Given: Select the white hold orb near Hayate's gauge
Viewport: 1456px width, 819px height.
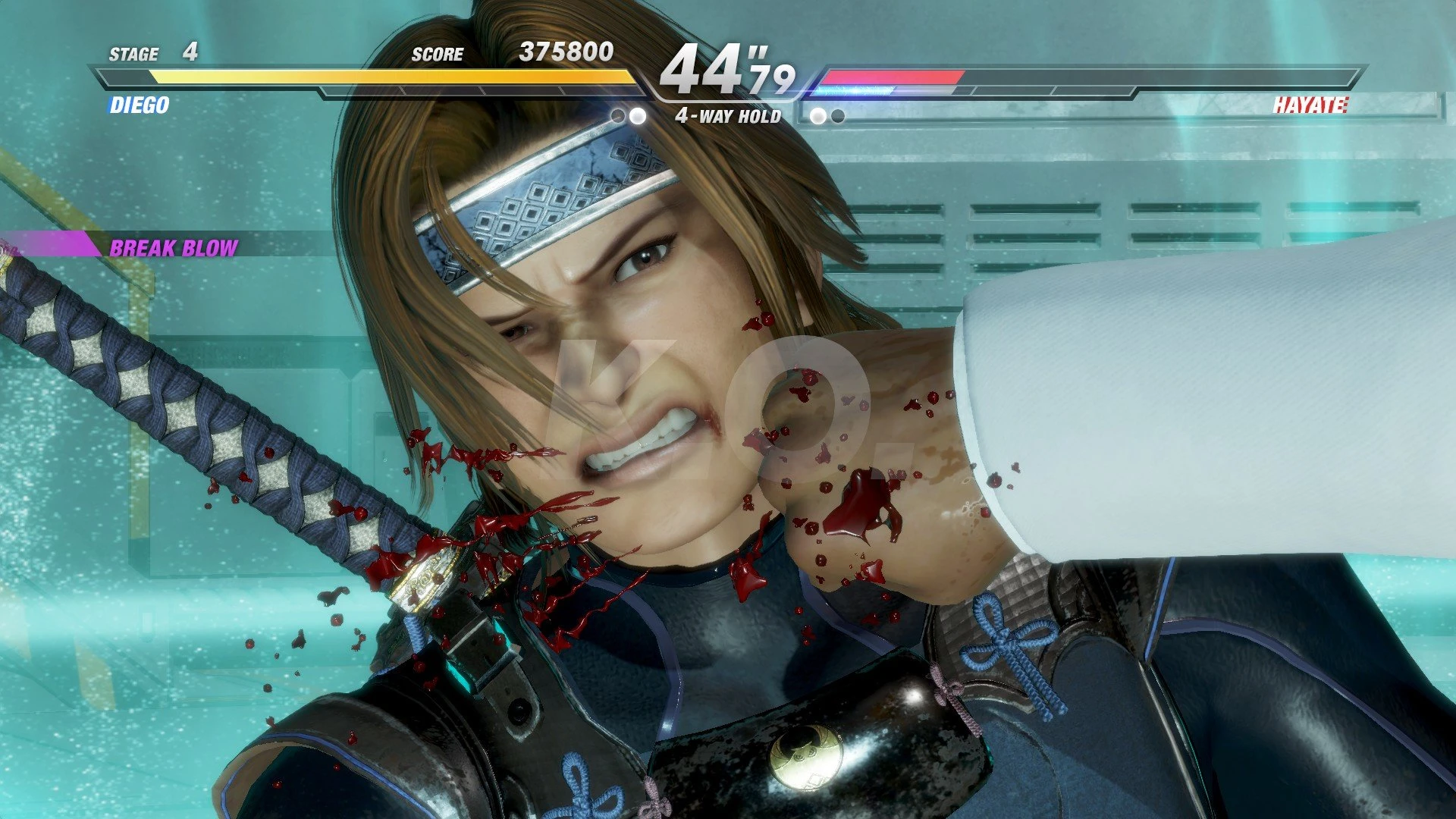Looking at the screenshot, I should [x=817, y=115].
